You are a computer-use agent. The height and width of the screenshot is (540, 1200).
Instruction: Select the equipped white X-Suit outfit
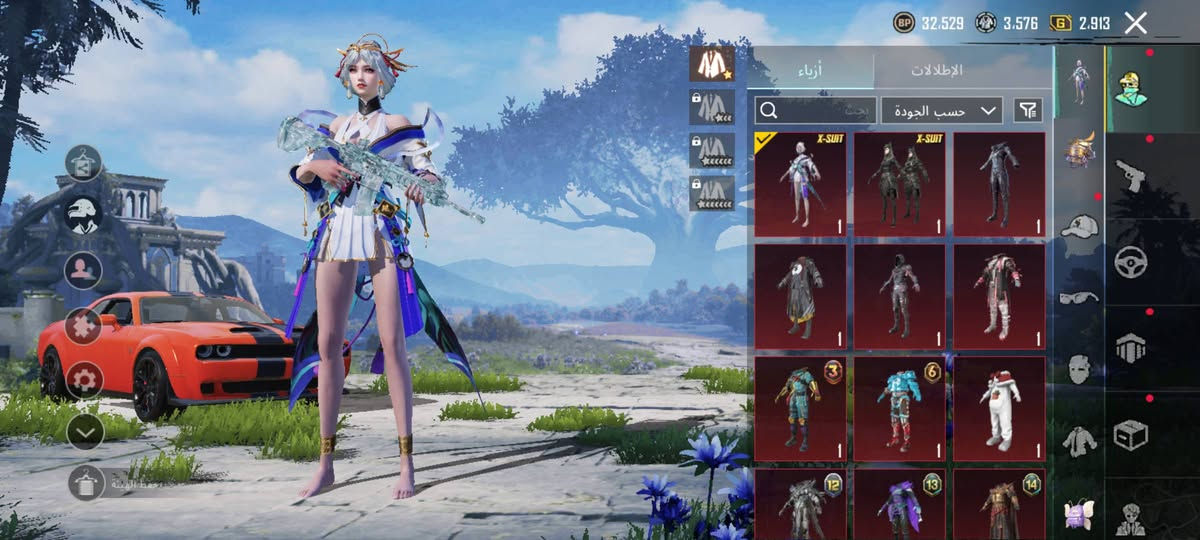click(x=800, y=184)
